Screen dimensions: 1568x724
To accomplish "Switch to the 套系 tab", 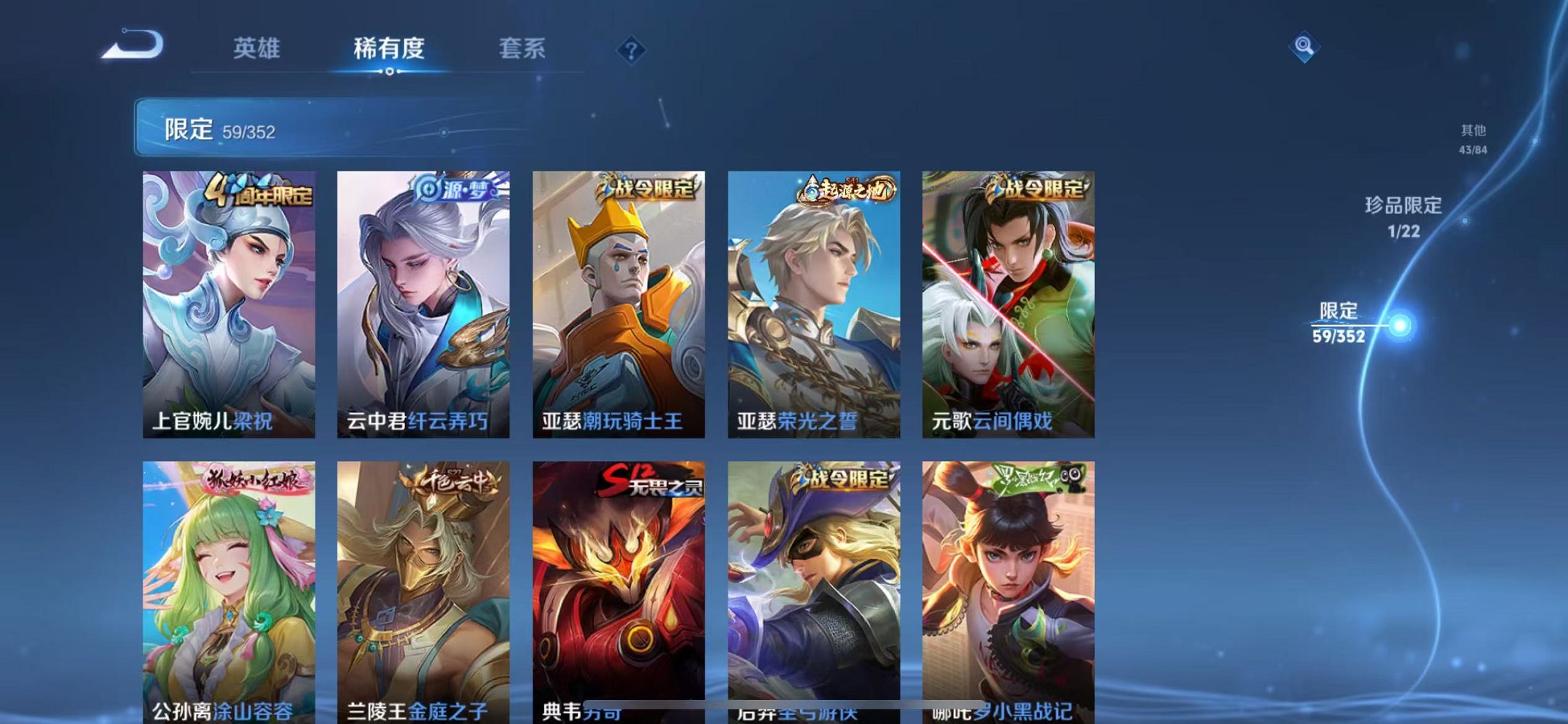I will (x=522, y=49).
